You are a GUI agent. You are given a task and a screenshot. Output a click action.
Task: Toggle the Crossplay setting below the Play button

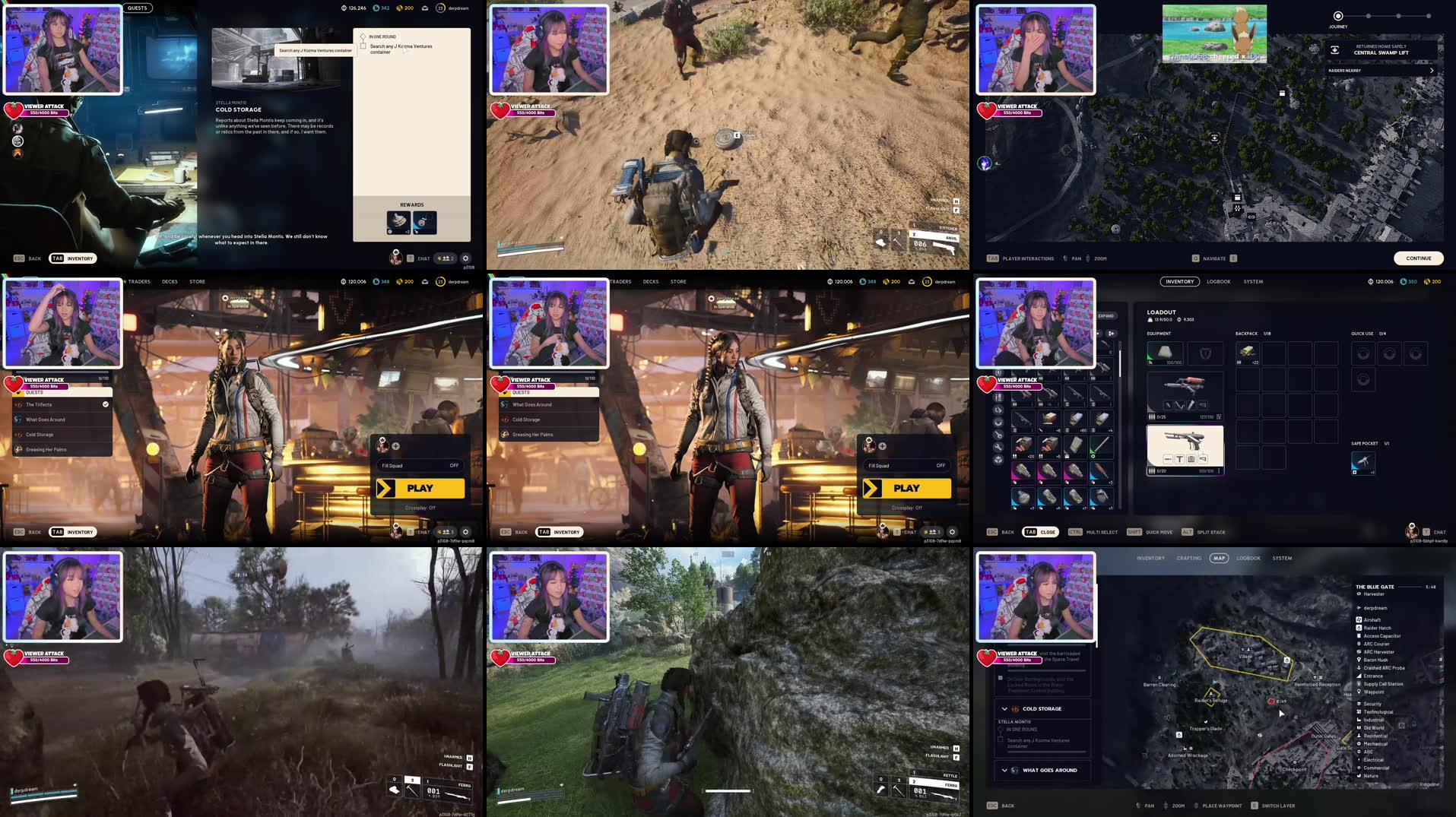[420, 508]
